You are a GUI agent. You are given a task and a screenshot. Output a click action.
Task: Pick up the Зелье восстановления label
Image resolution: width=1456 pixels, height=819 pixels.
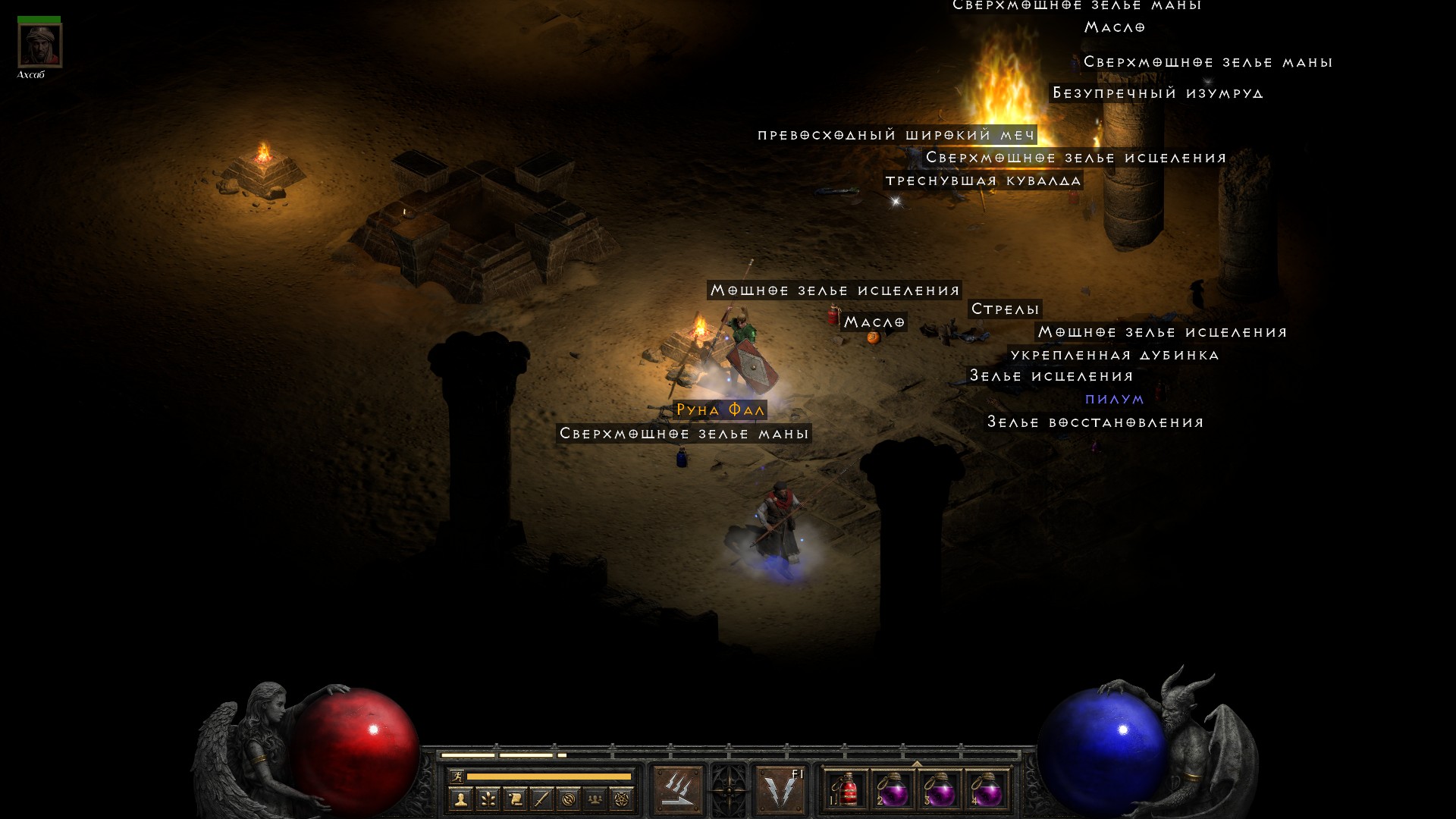(1095, 422)
